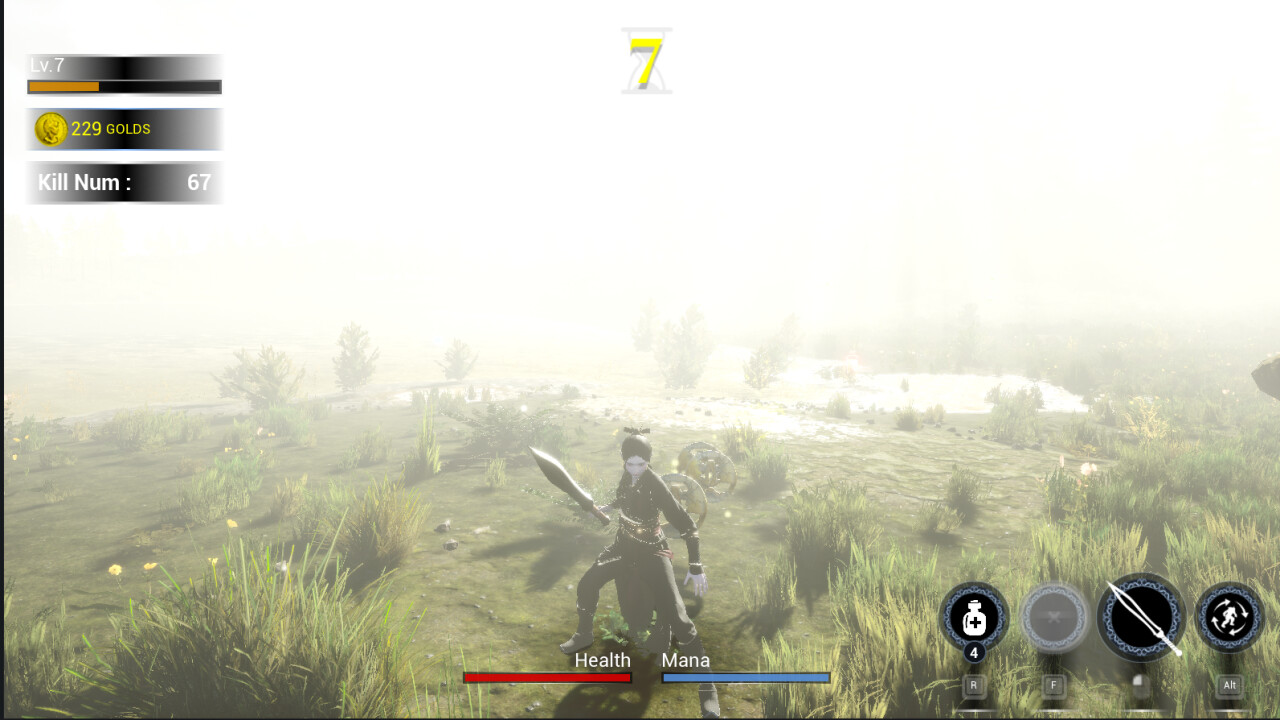Click the Health text label

point(602,660)
